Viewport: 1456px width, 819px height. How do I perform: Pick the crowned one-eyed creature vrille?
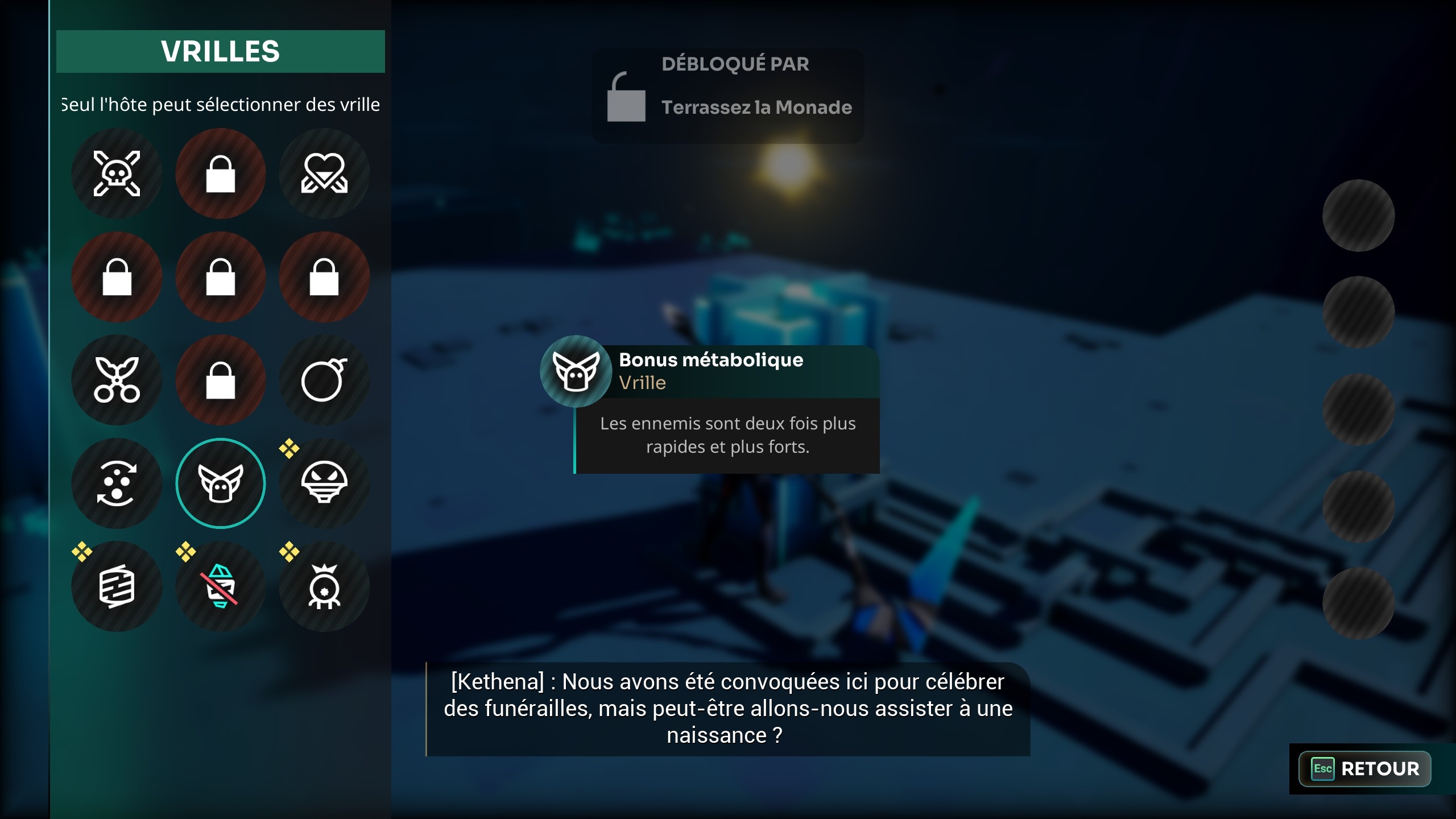pos(324,586)
